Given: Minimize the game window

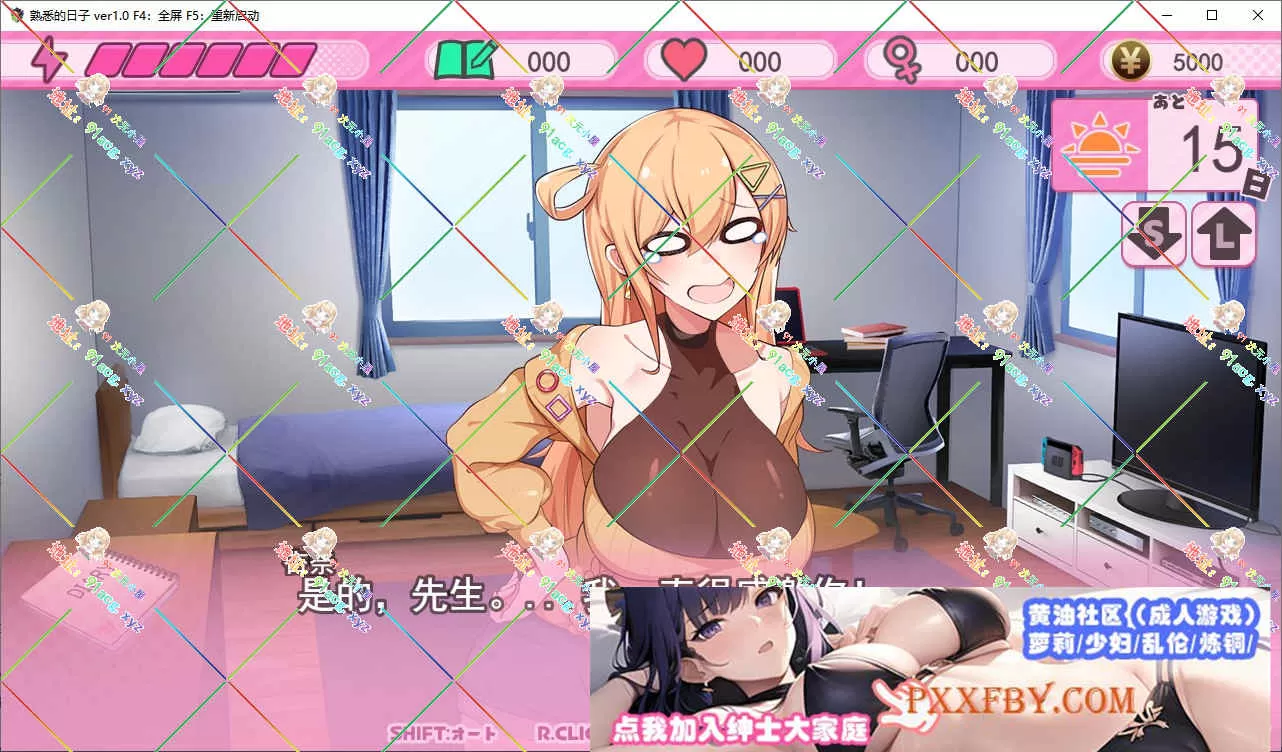Looking at the screenshot, I should (1166, 15).
